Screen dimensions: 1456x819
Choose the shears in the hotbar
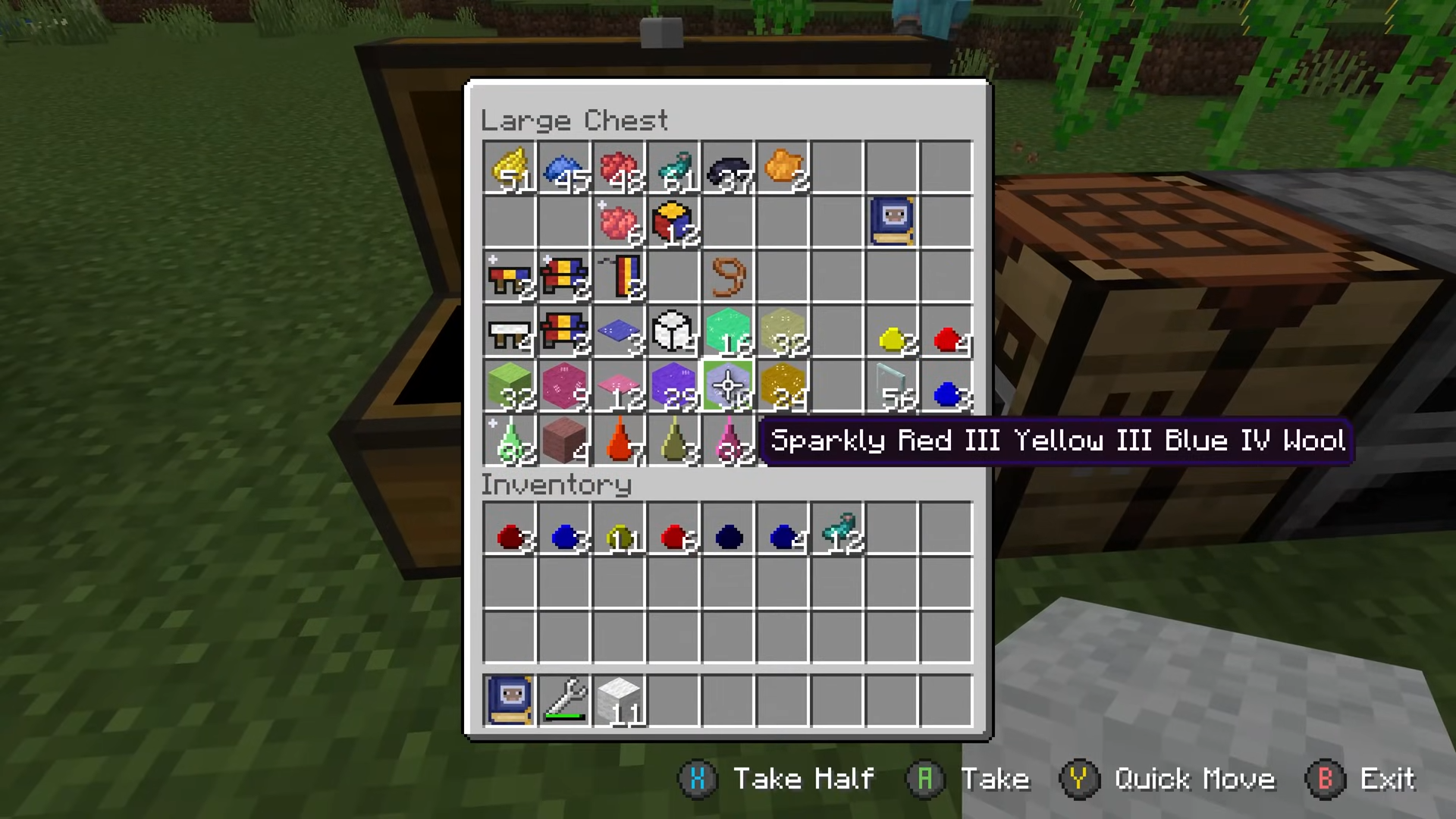[x=563, y=700]
